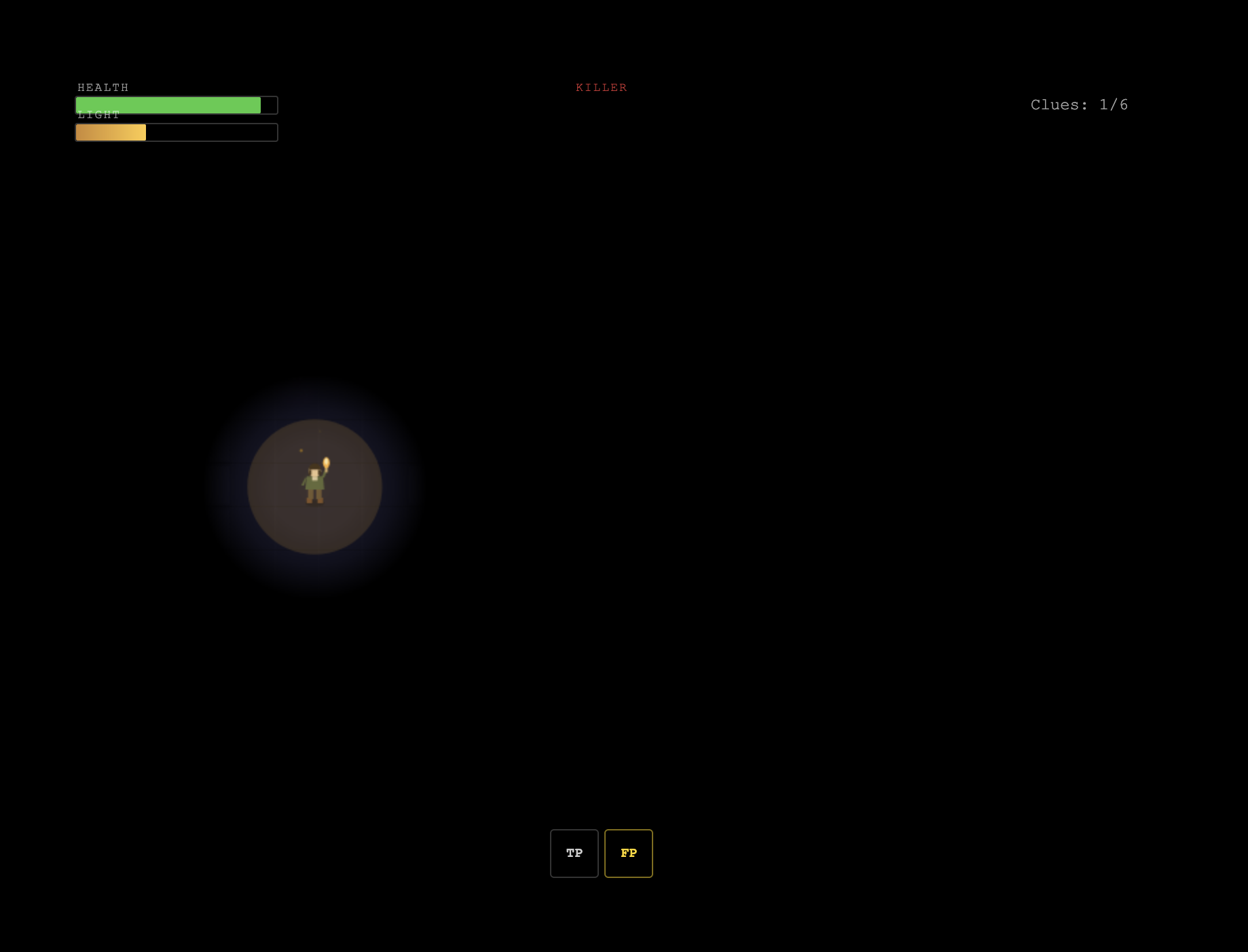Expand the HEALTH bar panel

click(176, 105)
